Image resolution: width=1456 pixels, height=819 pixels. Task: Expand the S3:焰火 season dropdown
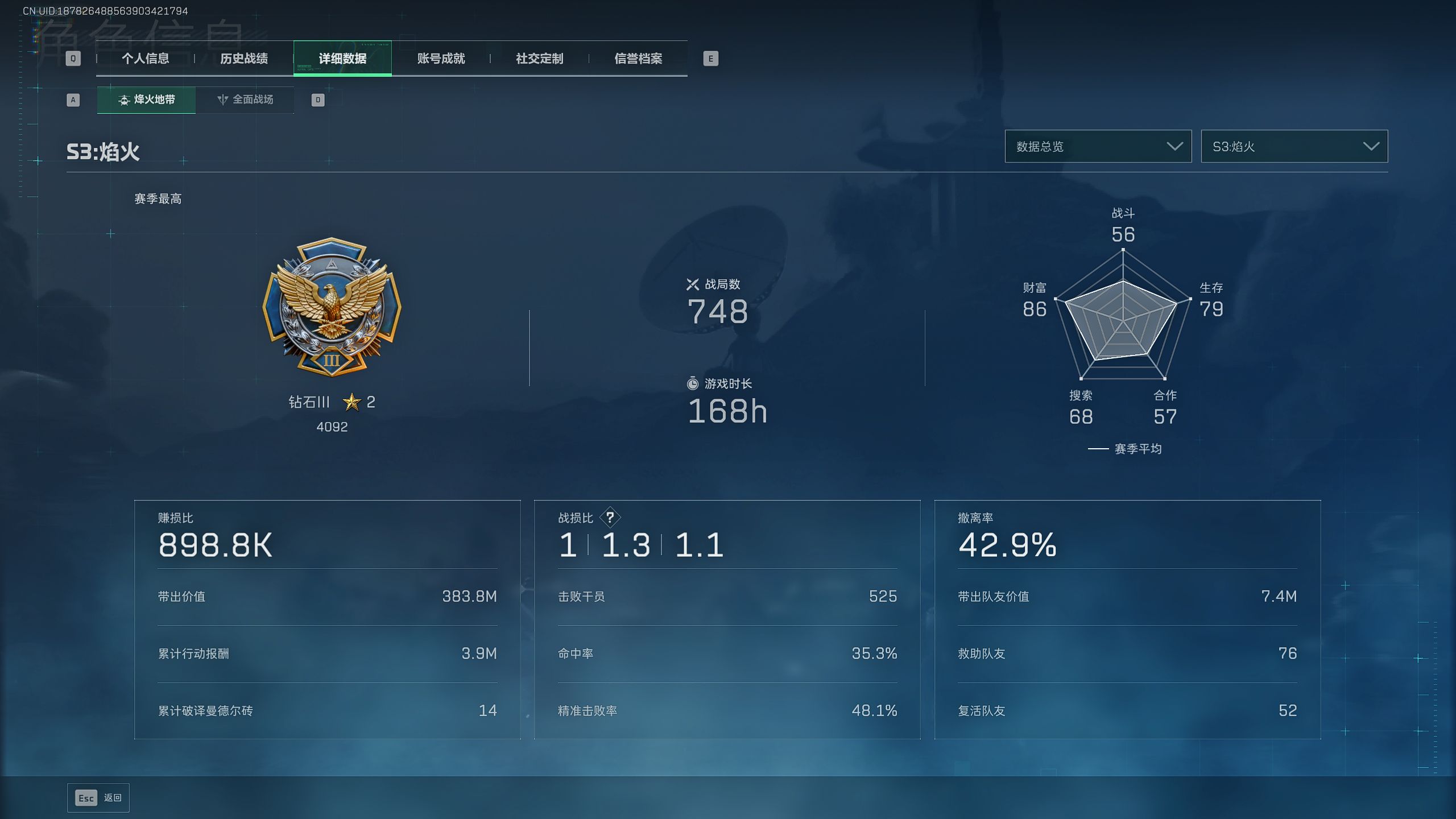tap(1294, 147)
